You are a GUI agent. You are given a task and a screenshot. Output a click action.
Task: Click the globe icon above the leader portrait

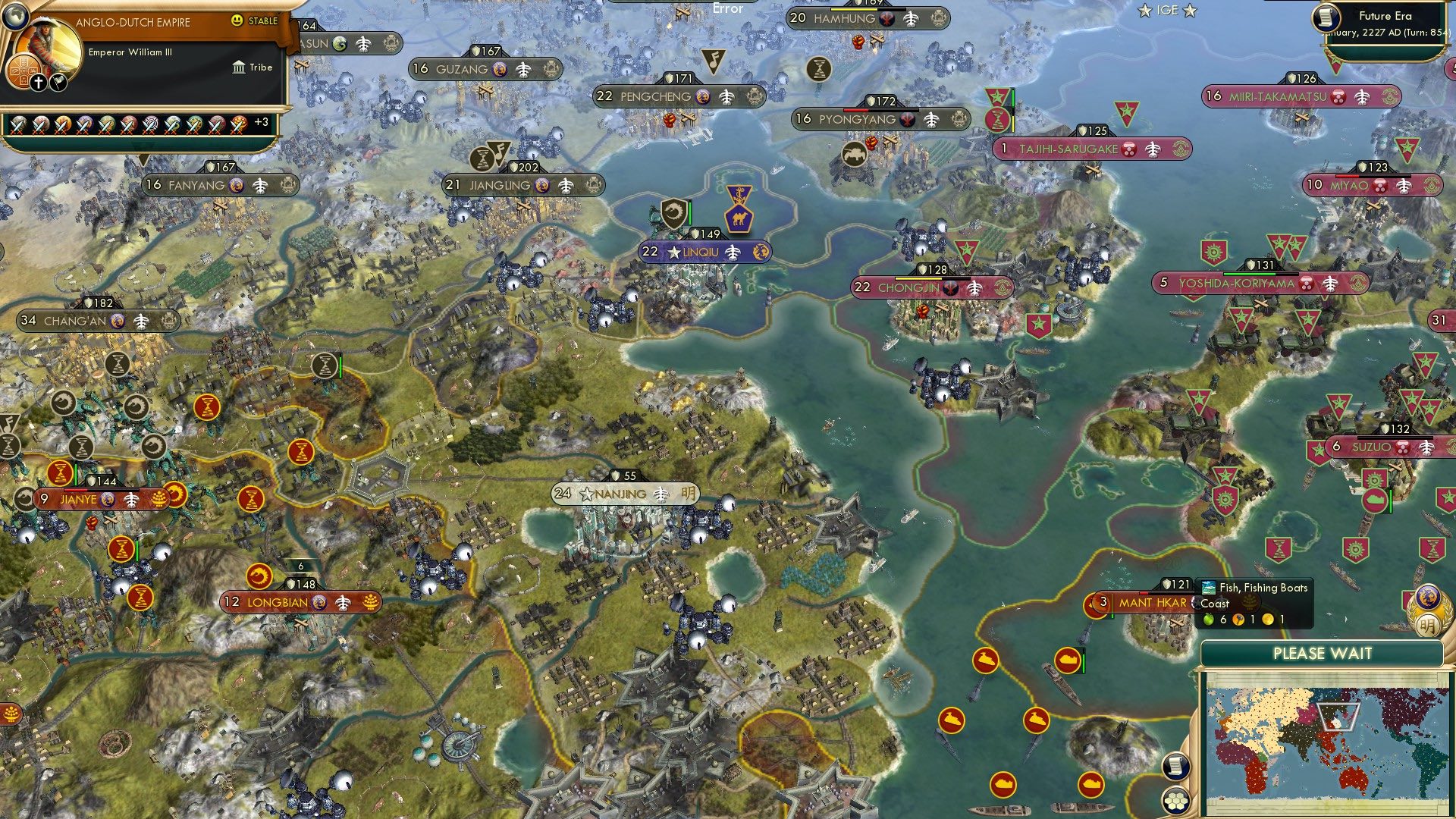pos(14,17)
